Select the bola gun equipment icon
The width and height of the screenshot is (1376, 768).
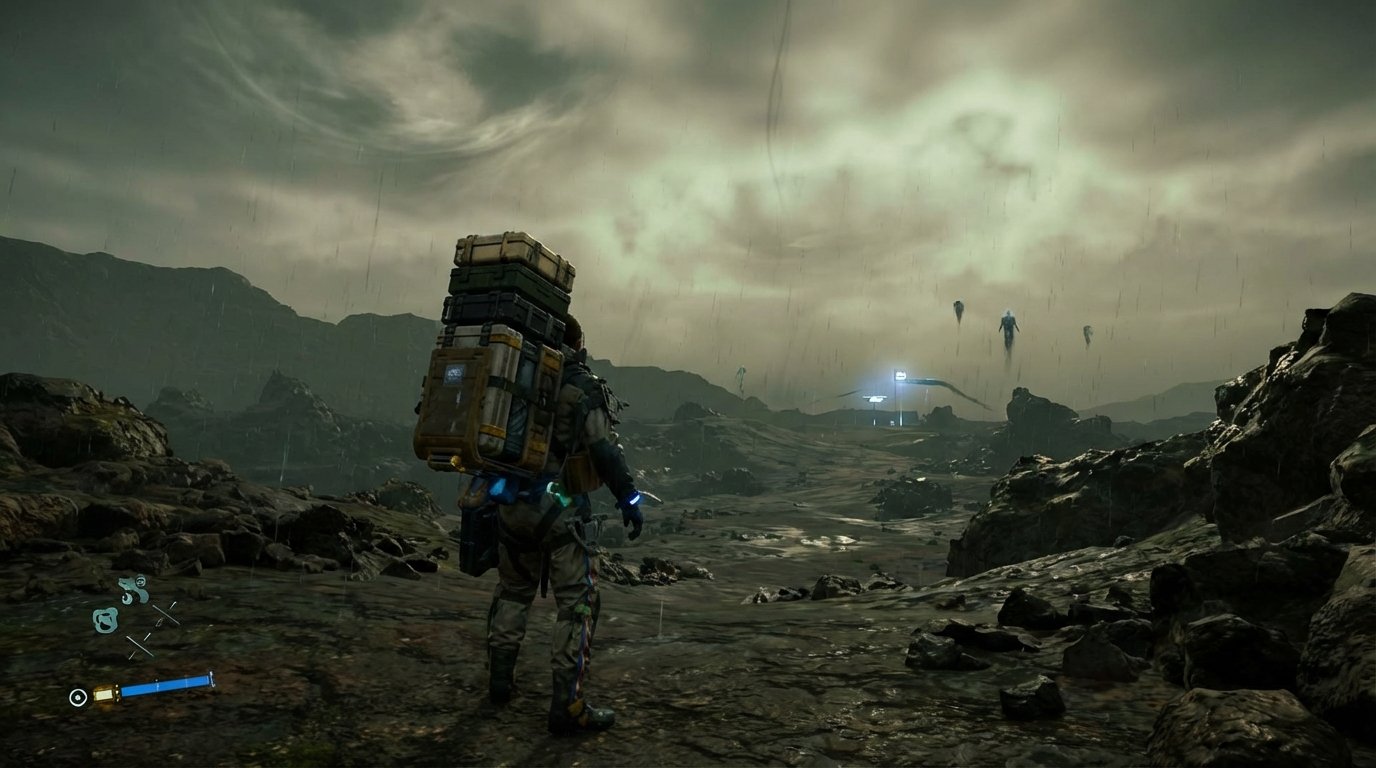(129, 587)
